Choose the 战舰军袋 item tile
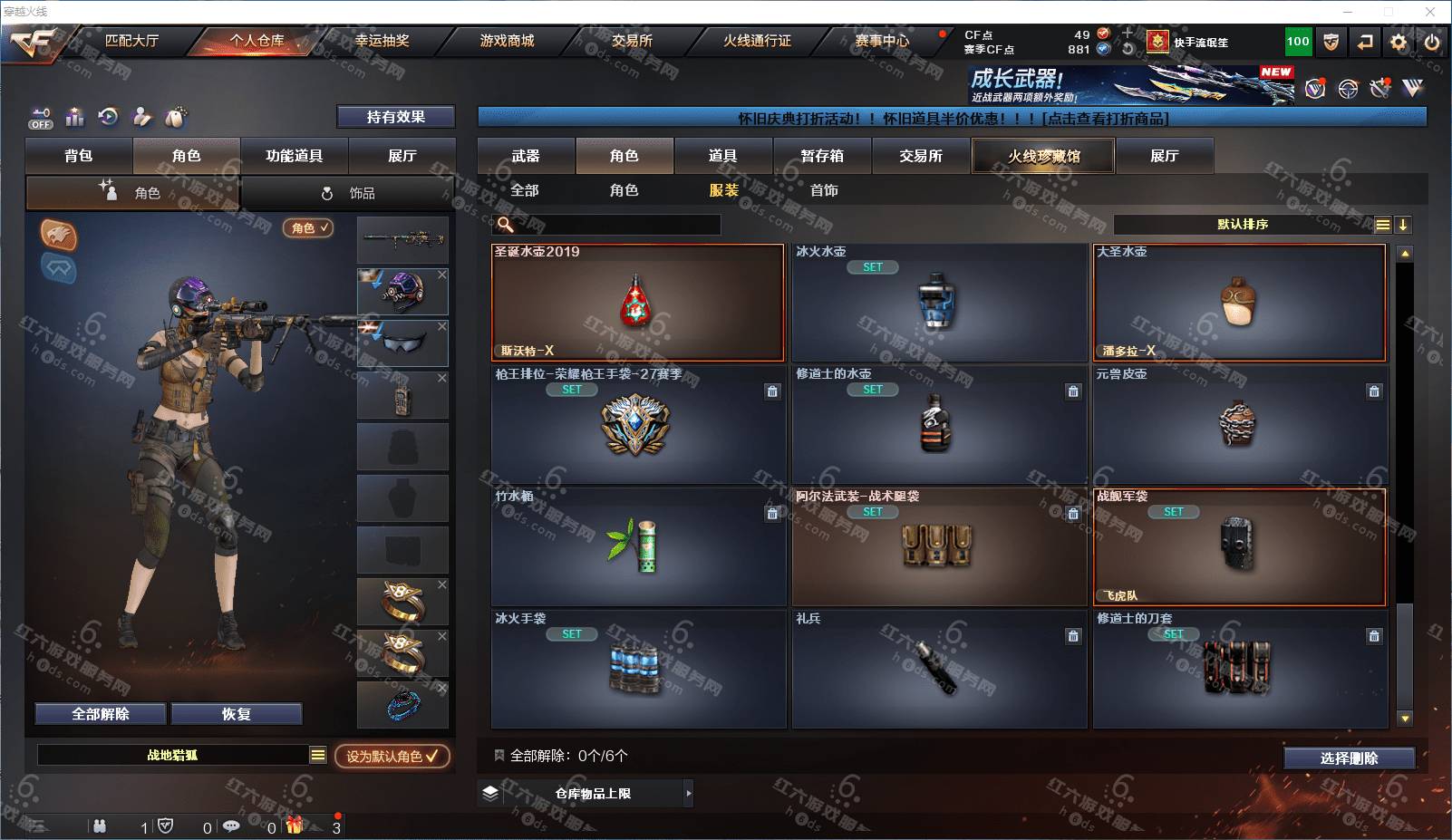The width and height of the screenshot is (1452, 840). click(1239, 547)
